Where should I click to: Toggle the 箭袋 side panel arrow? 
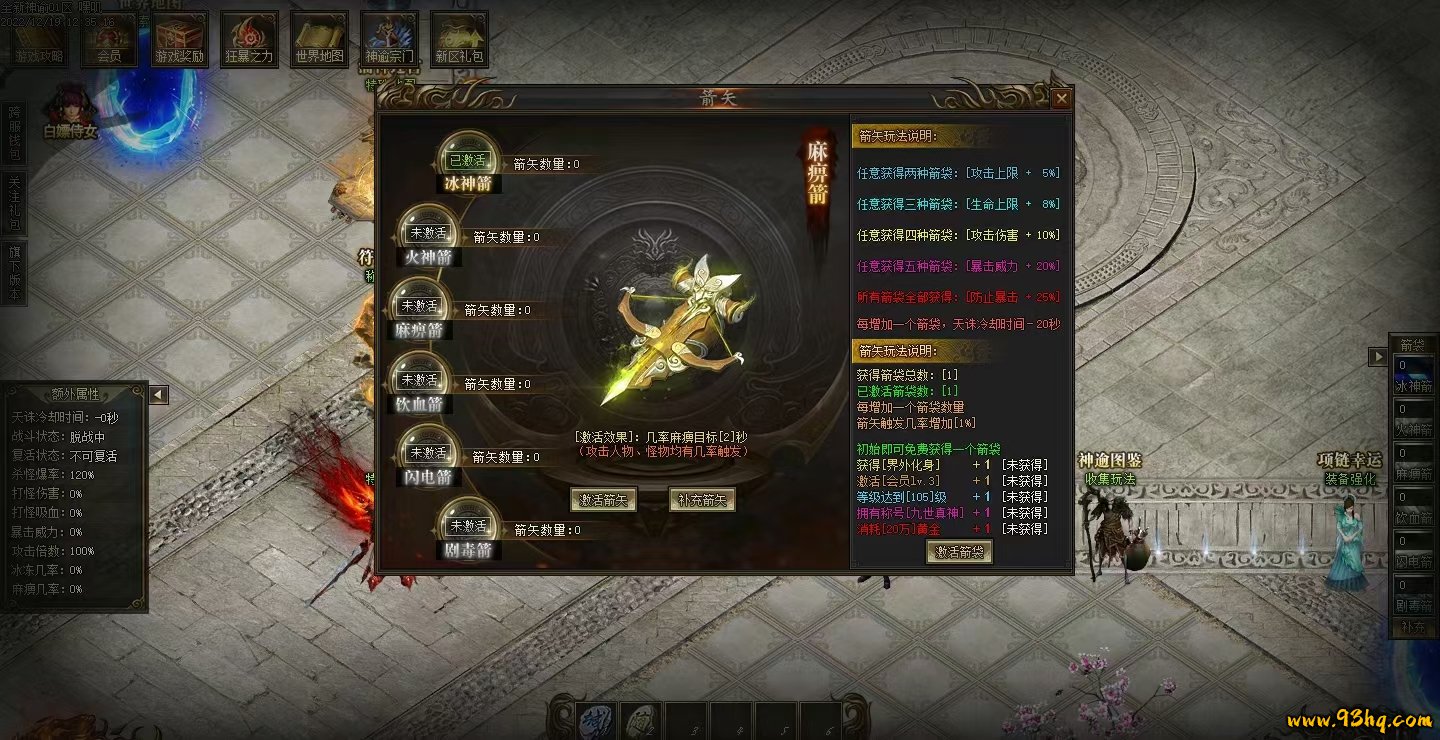(x=1378, y=357)
